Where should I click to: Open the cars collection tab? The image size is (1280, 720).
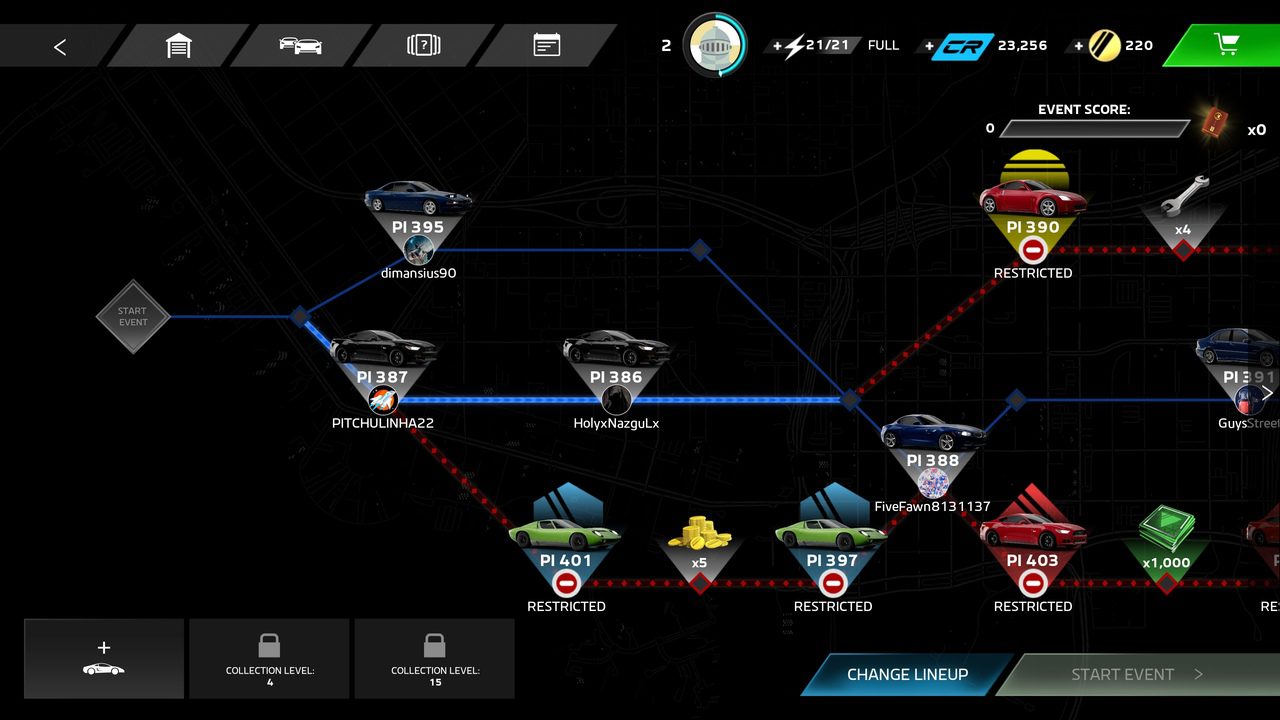[x=301, y=46]
